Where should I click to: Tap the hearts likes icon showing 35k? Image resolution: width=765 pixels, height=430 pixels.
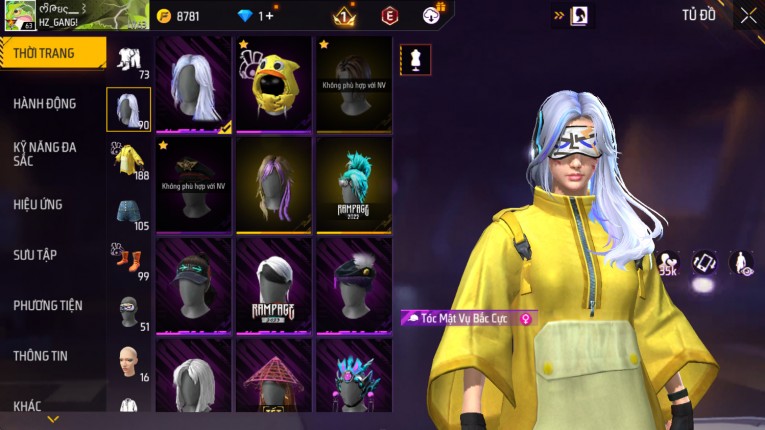[668, 263]
